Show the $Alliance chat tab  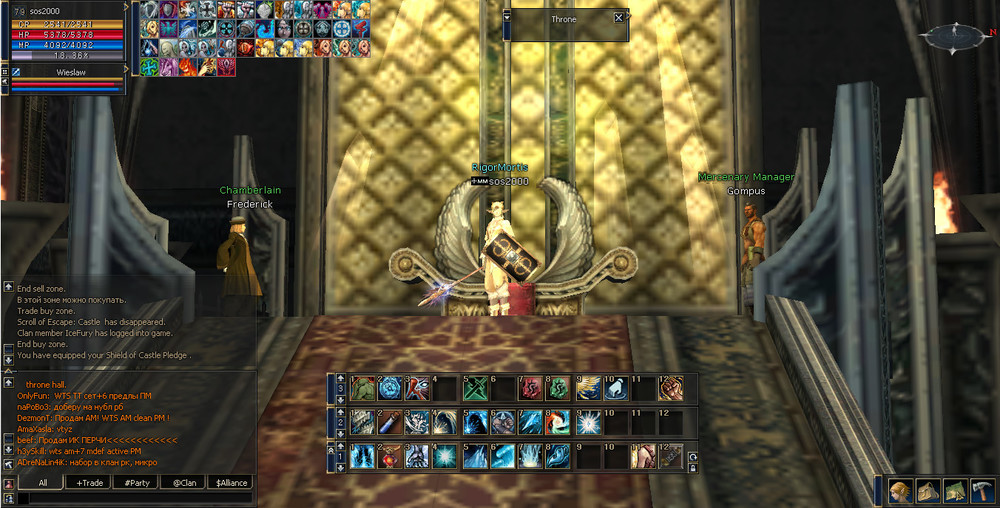coord(229,482)
